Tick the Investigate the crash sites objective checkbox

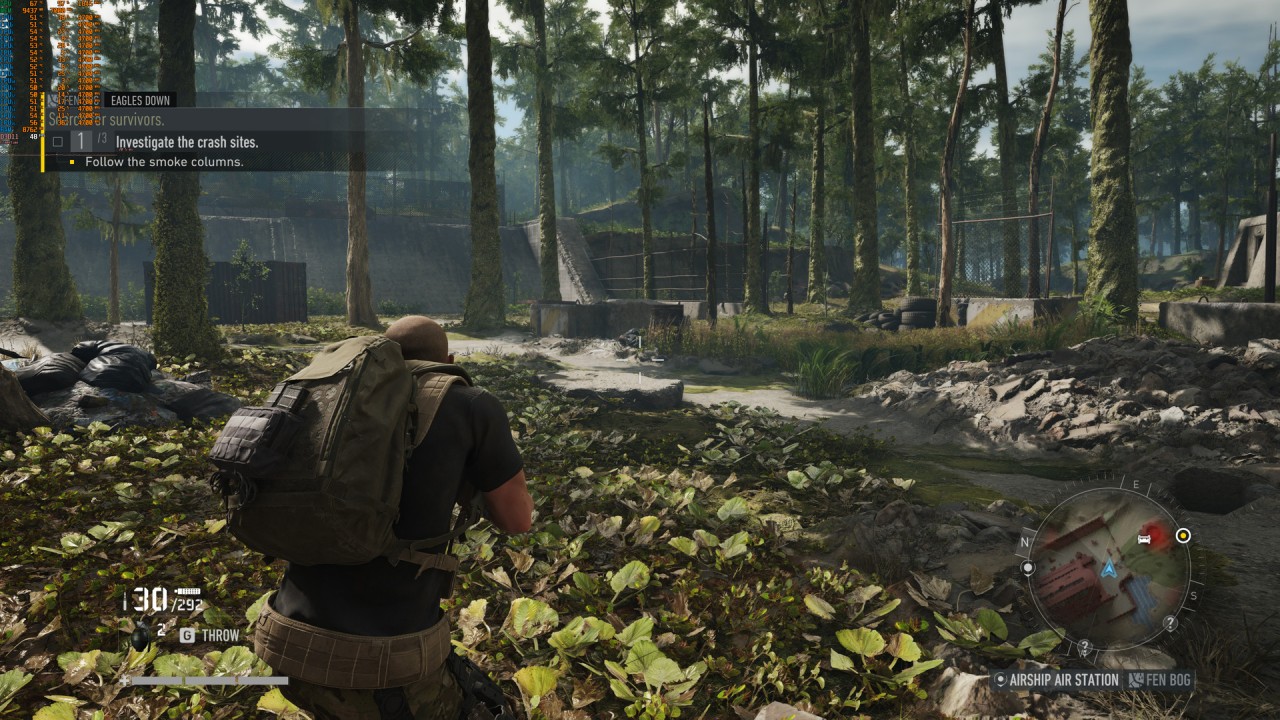(x=57, y=142)
